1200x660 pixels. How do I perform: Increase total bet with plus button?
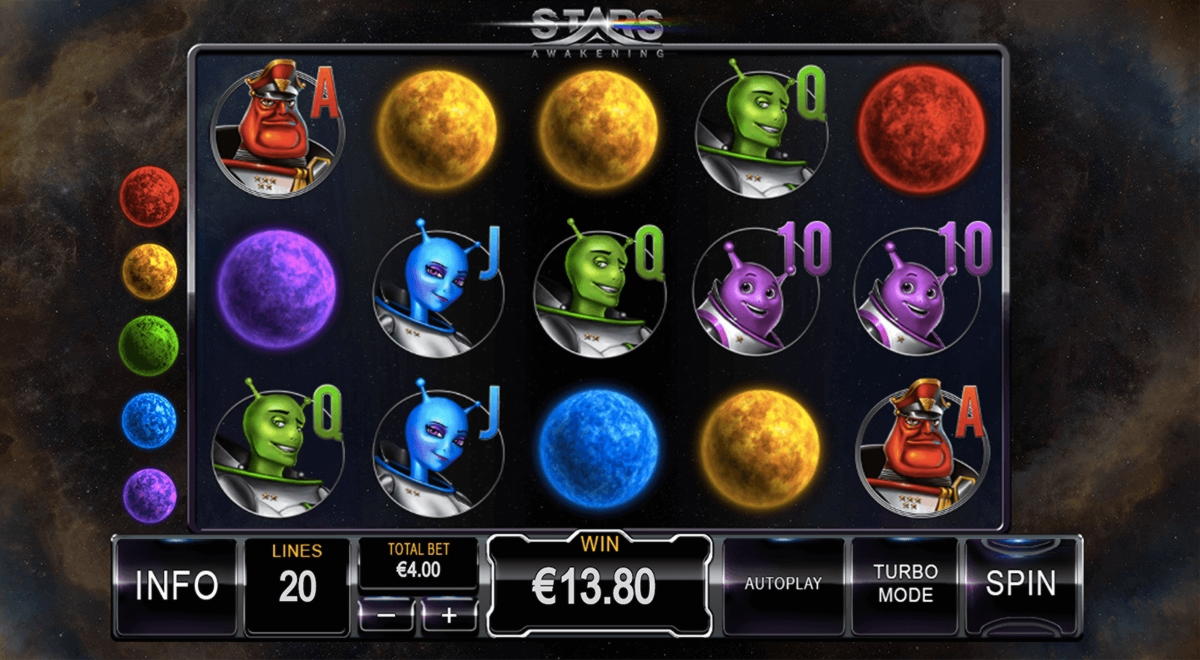point(449,616)
